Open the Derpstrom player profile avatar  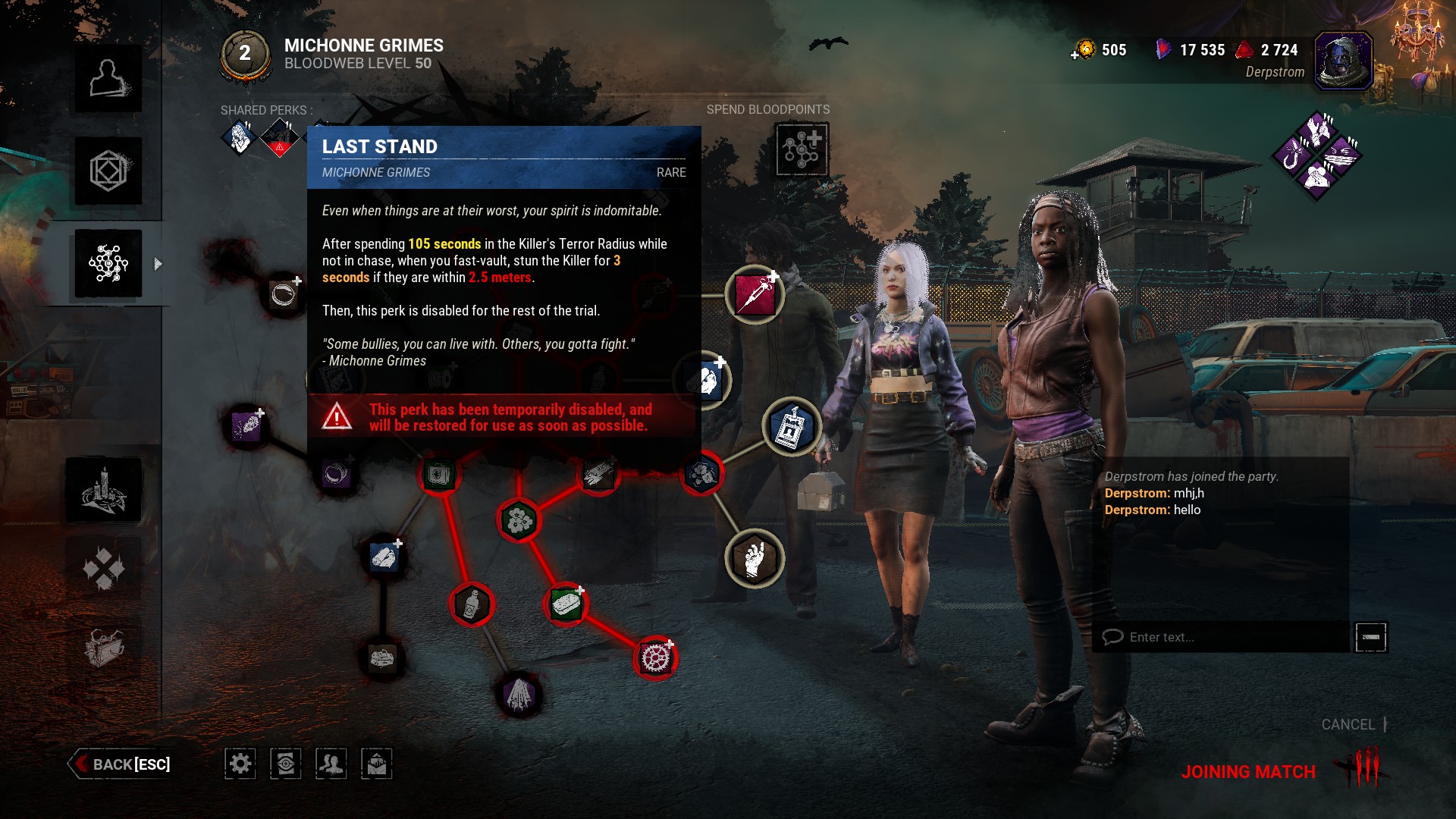tap(1343, 61)
